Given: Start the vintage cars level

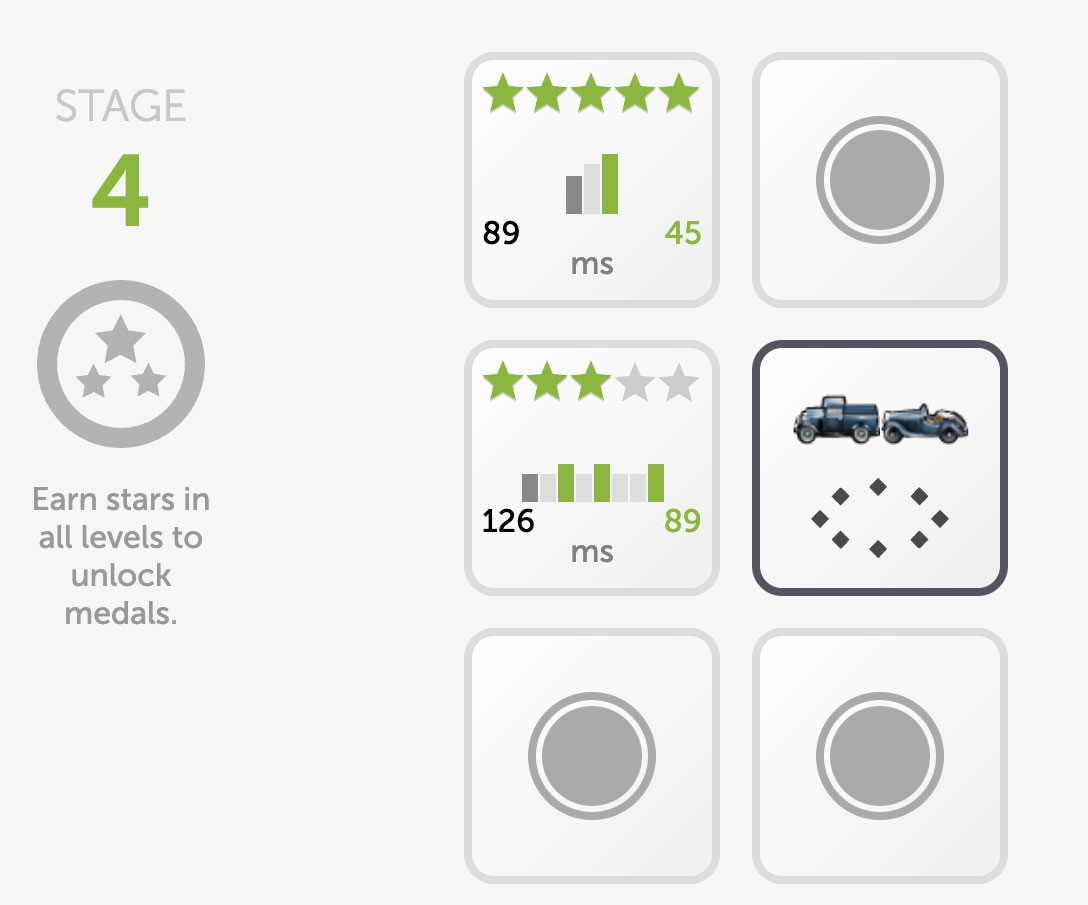Looking at the screenshot, I should [880, 468].
